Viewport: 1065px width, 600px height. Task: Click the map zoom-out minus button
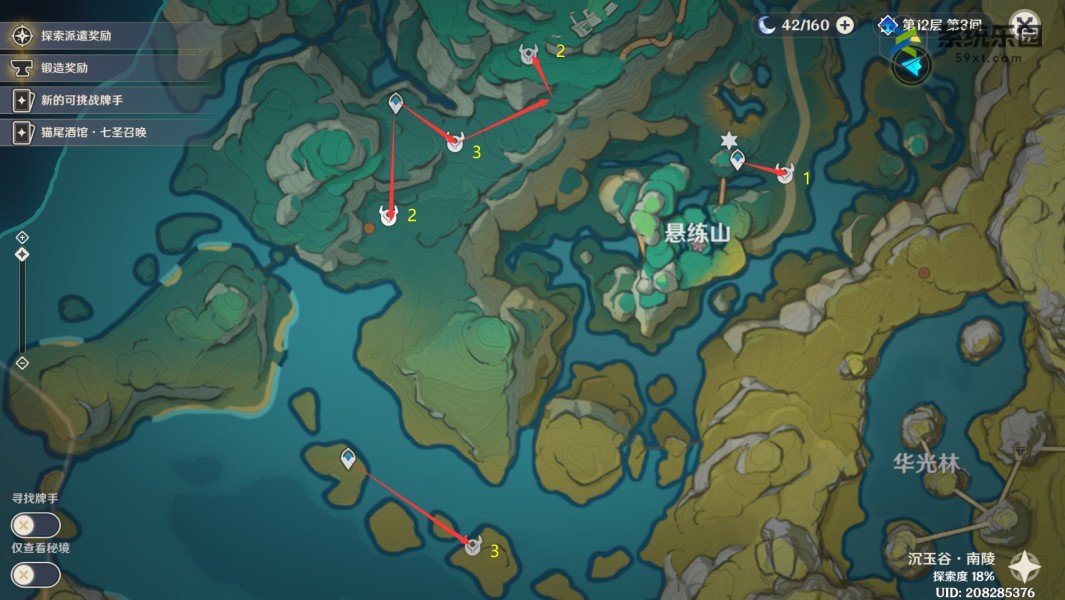click(22, 362)
